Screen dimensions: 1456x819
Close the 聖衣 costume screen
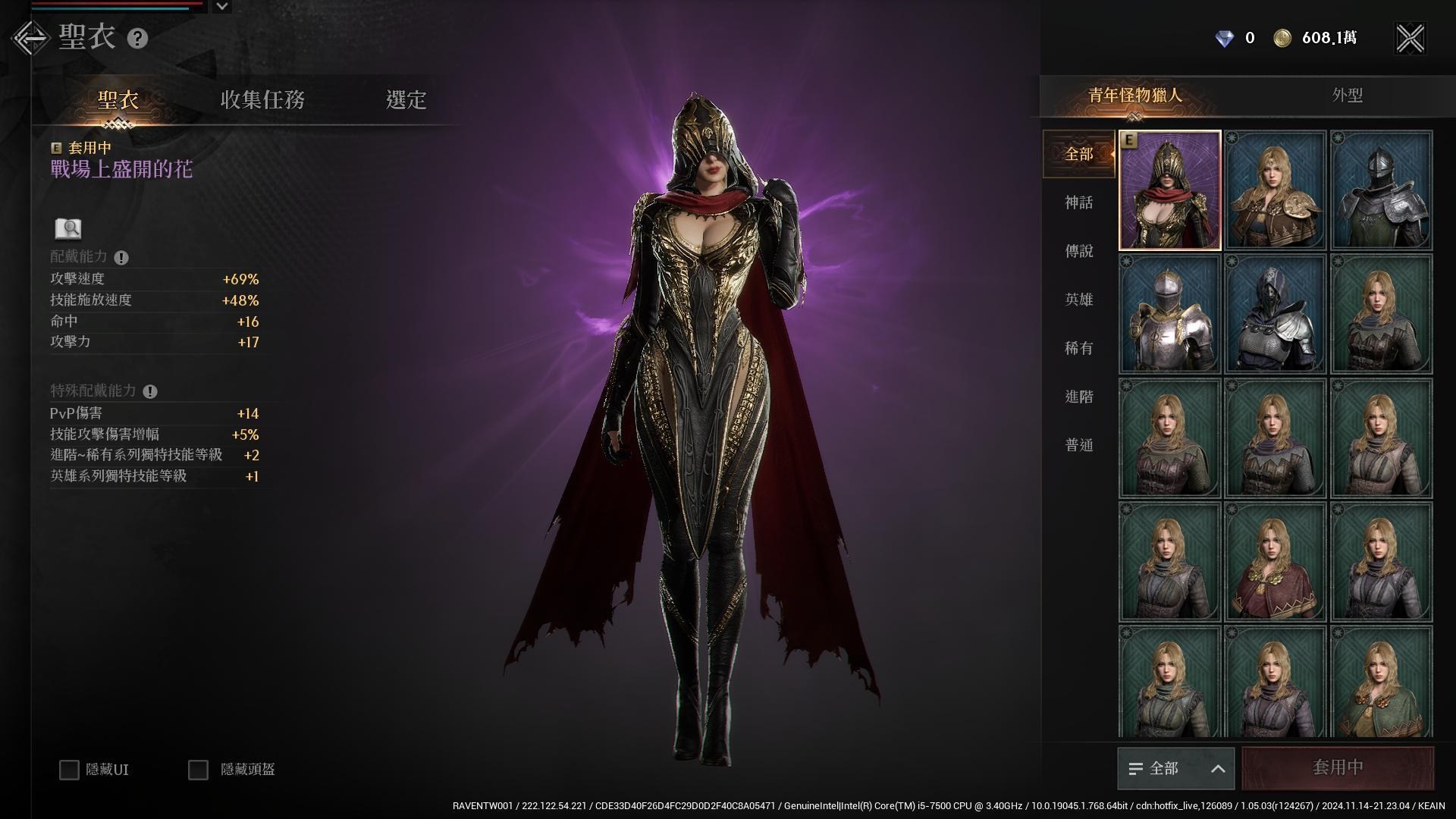1410,38
